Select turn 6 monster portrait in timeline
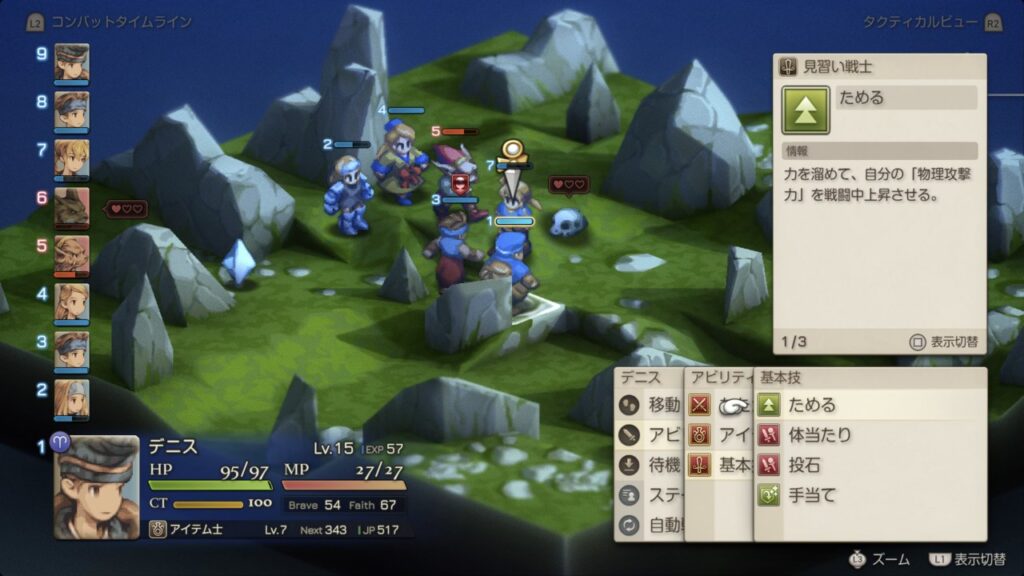The image size is (1024, 576). [72, 206]
